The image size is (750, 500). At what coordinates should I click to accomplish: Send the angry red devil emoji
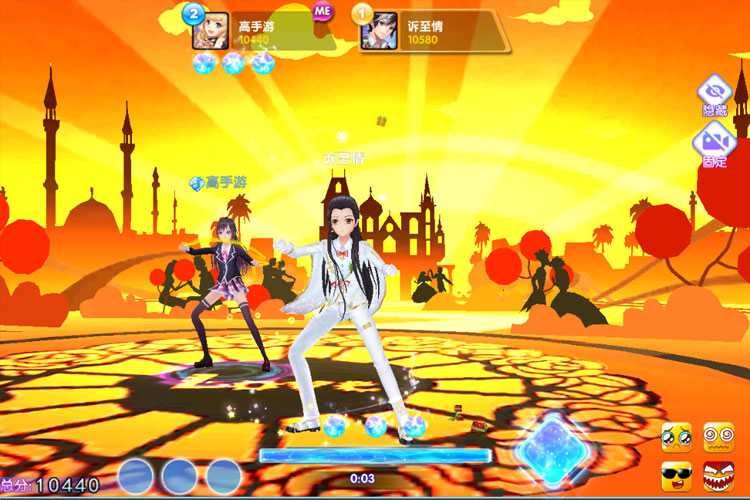pos(719,476)
